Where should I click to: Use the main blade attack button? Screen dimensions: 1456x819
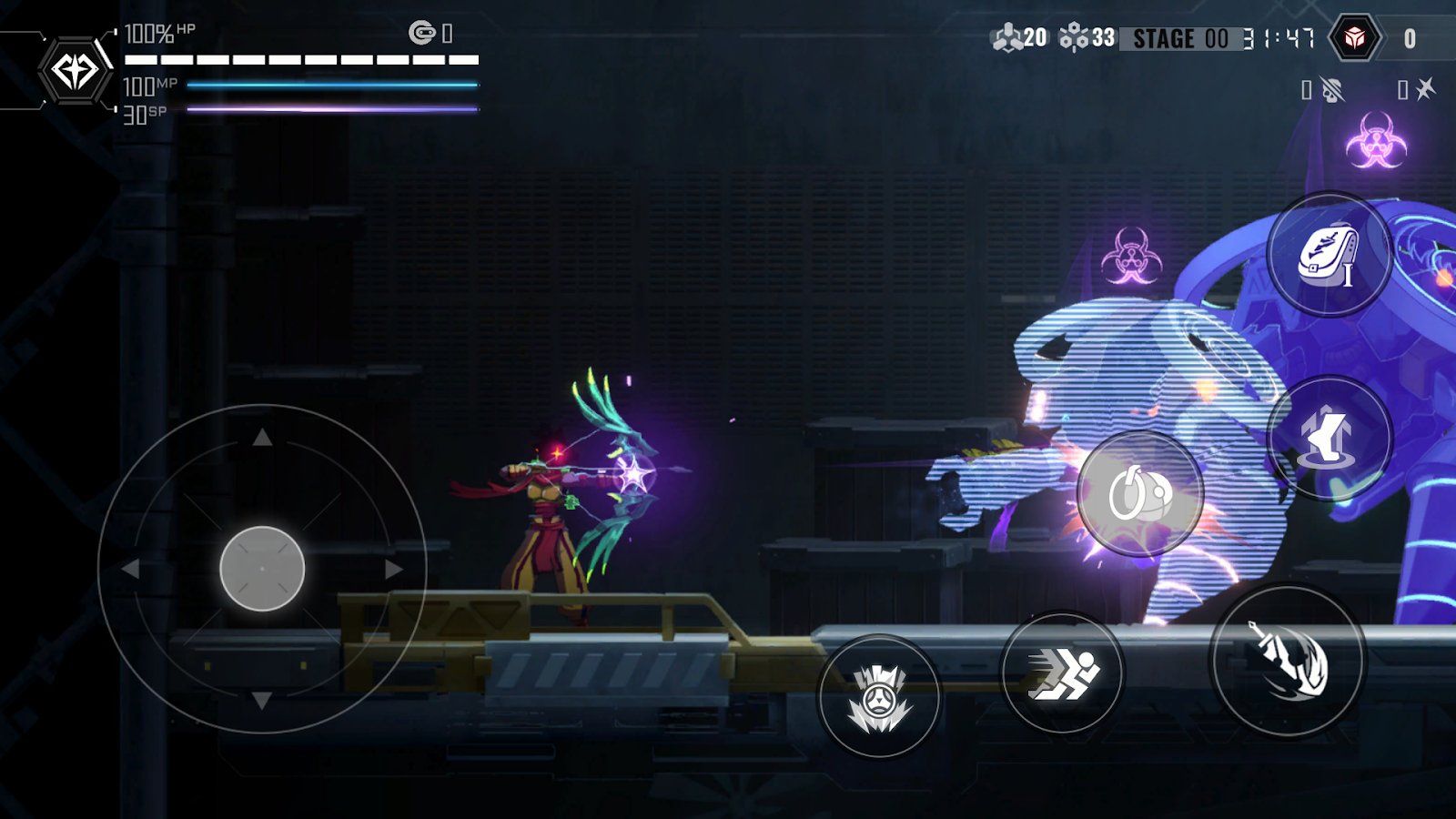point(1288,662)
